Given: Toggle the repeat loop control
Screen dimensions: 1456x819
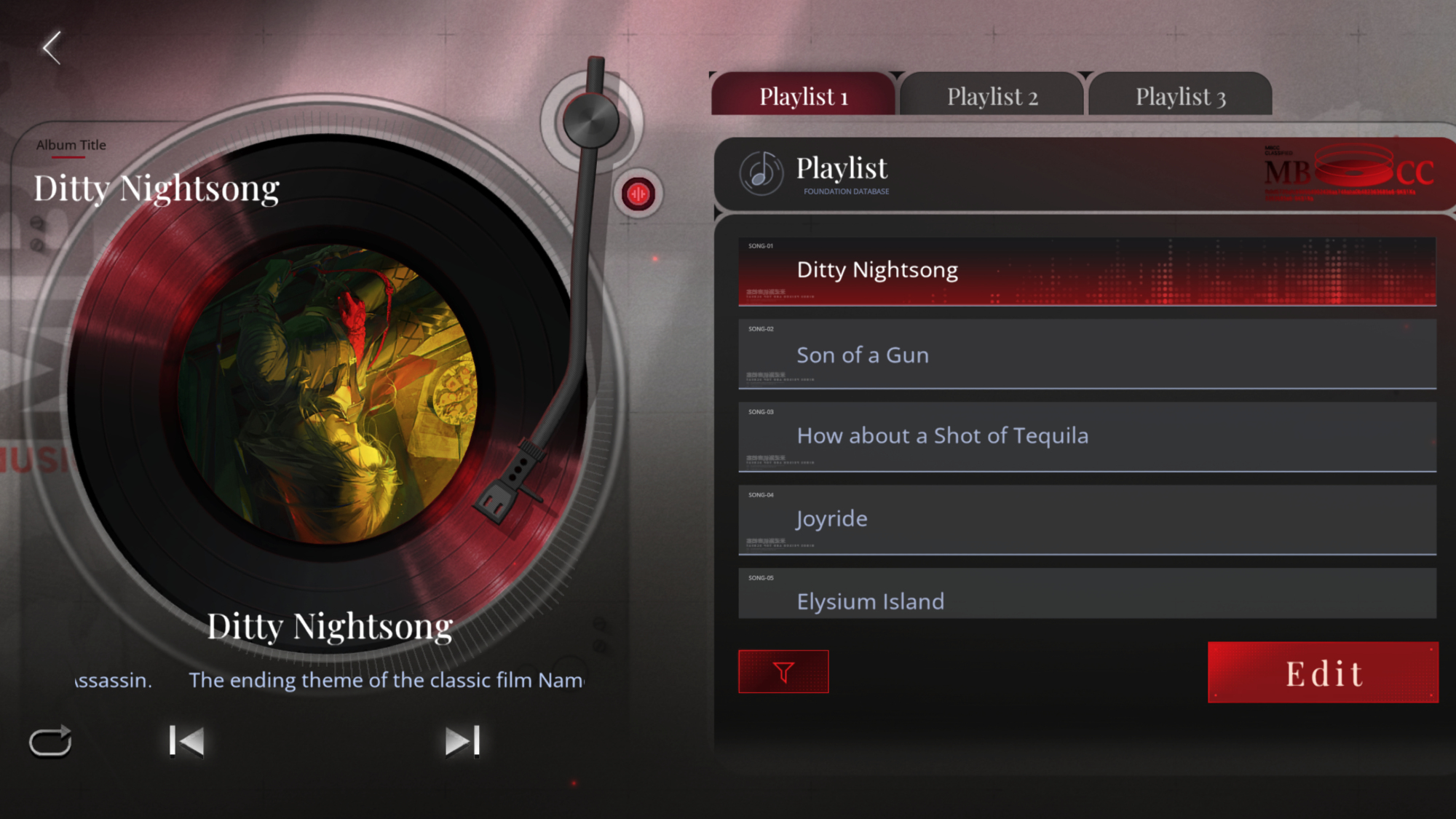Looking at the screenshot, I should point(50,742).
